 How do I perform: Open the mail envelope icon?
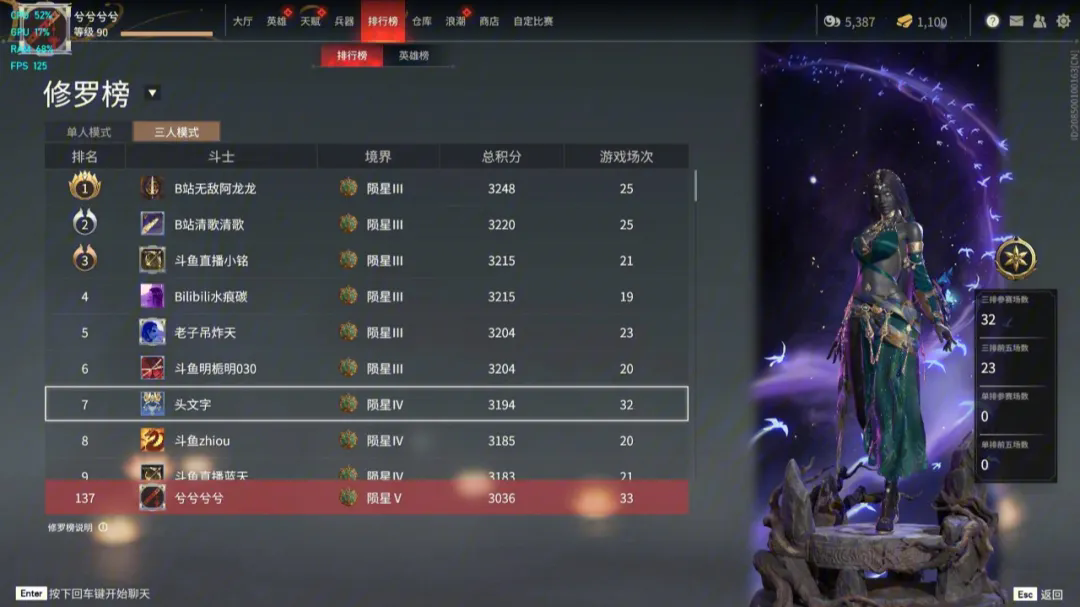(1016, 21)
